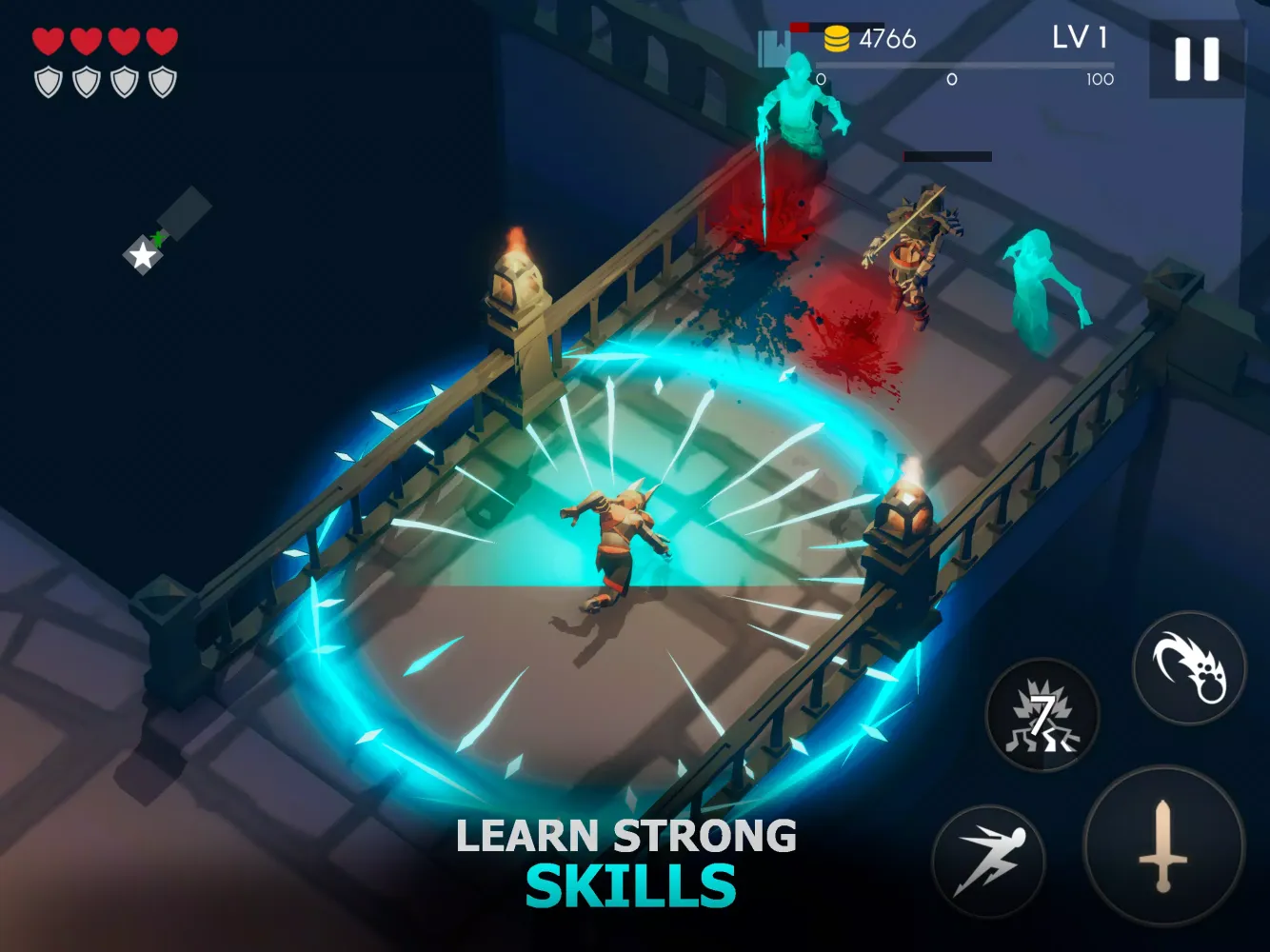This screenshot has width=1270, height=952.
Task: Attack with the sword button
Action: tap(1163, 845)
